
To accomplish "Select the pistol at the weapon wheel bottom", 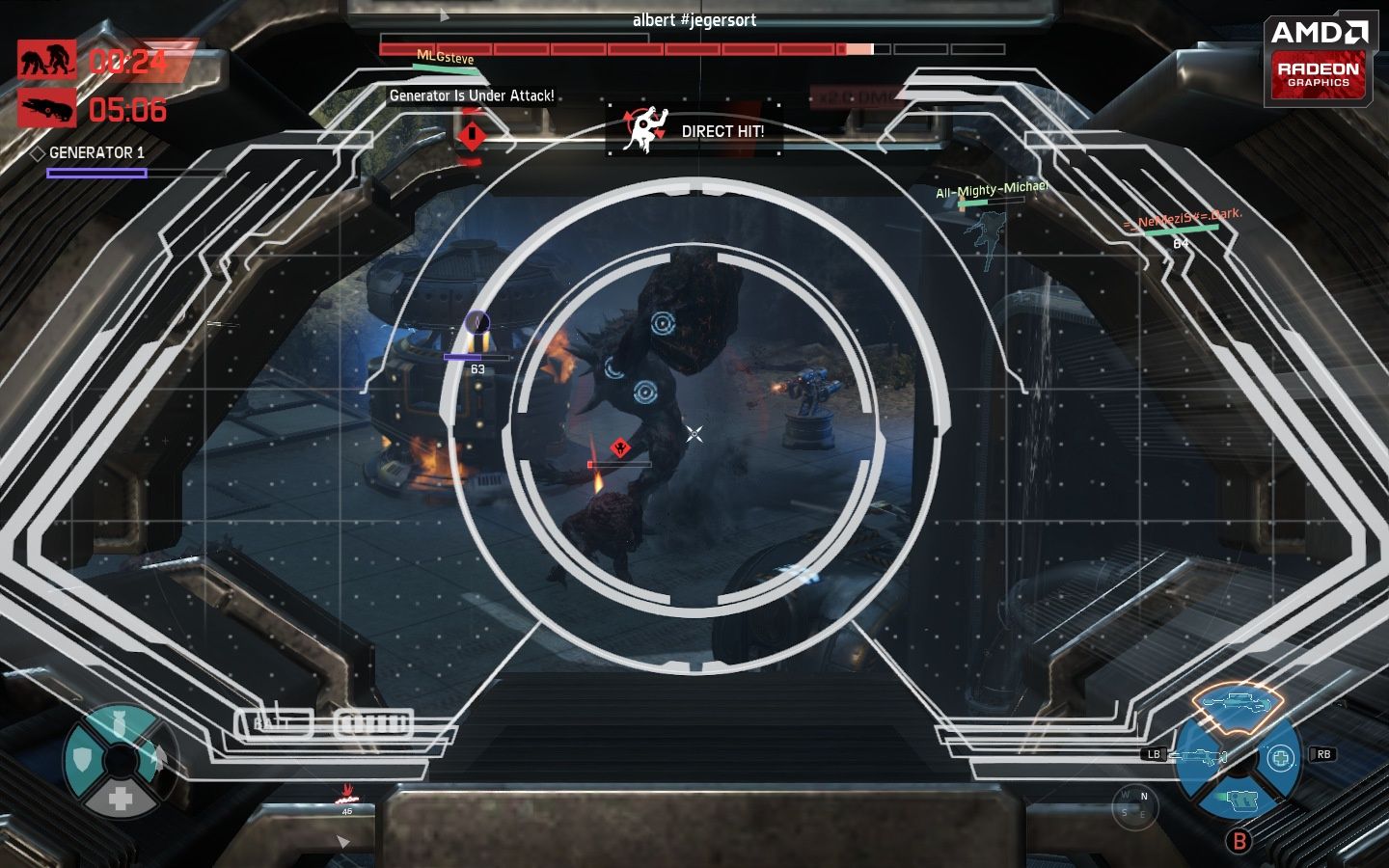I will [1242, 800].
